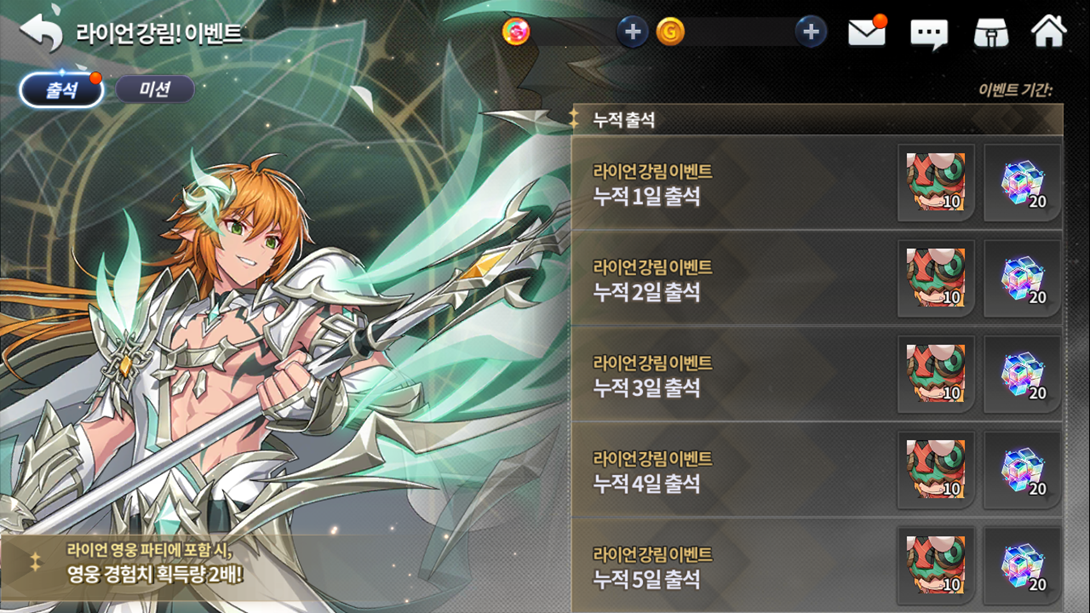
Task: Add more gems with the plus button
Action: point(632,32)
